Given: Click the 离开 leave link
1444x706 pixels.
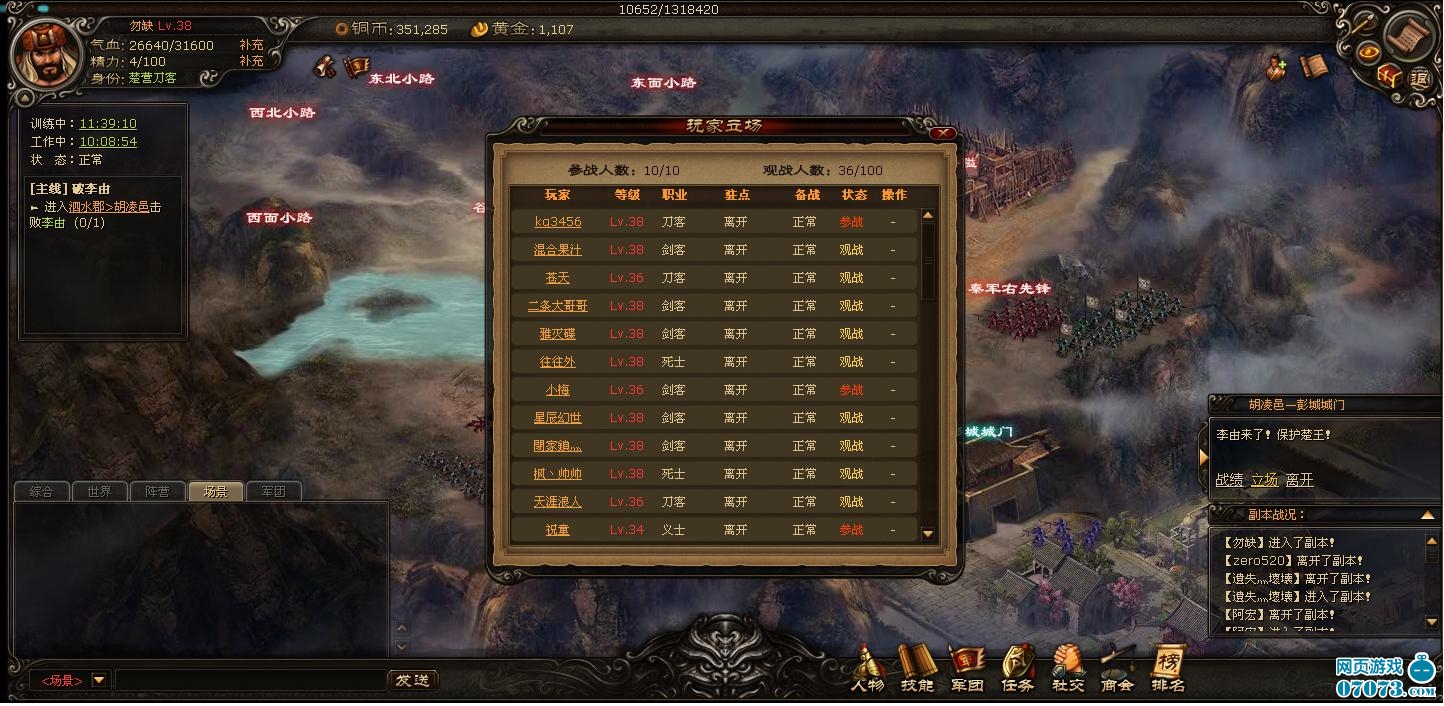Looking at the screenshot, I should 1299,480.
